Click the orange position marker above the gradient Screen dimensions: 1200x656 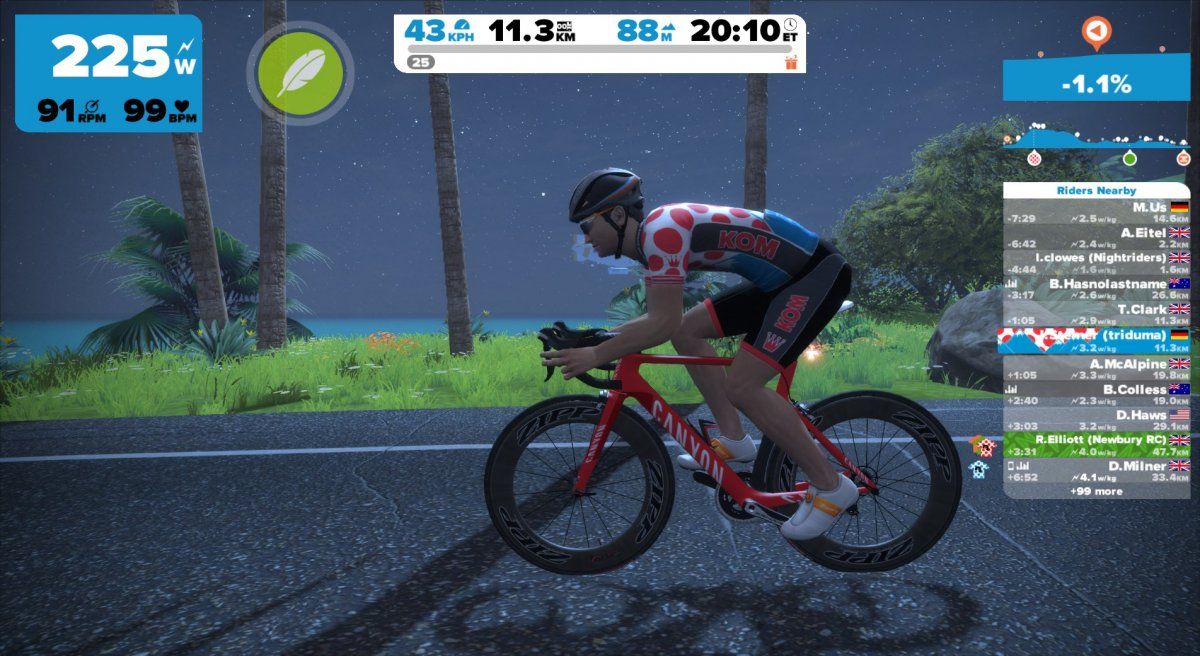(1097, 34)
